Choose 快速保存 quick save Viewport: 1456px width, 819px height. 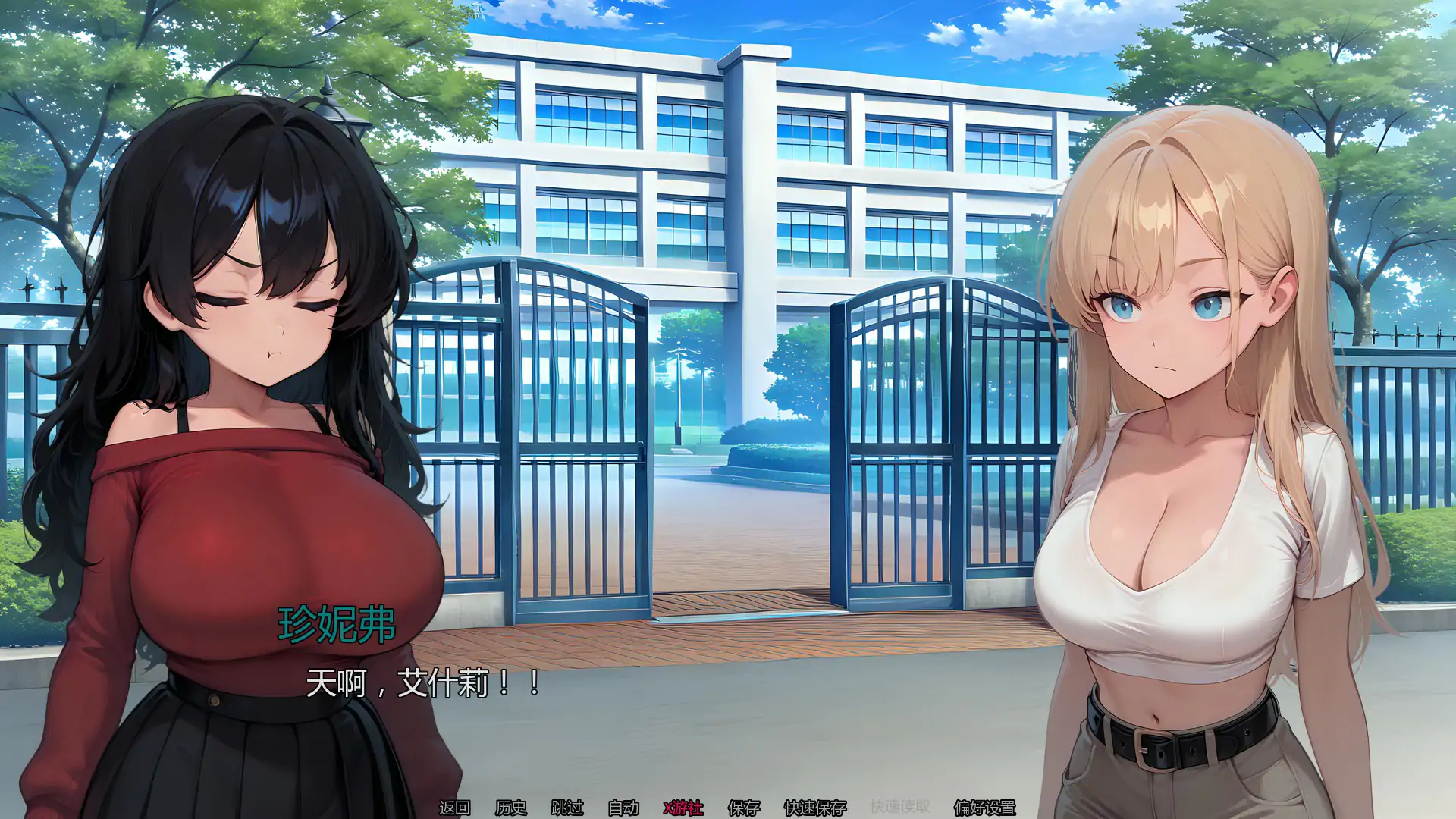click(815, 808)
